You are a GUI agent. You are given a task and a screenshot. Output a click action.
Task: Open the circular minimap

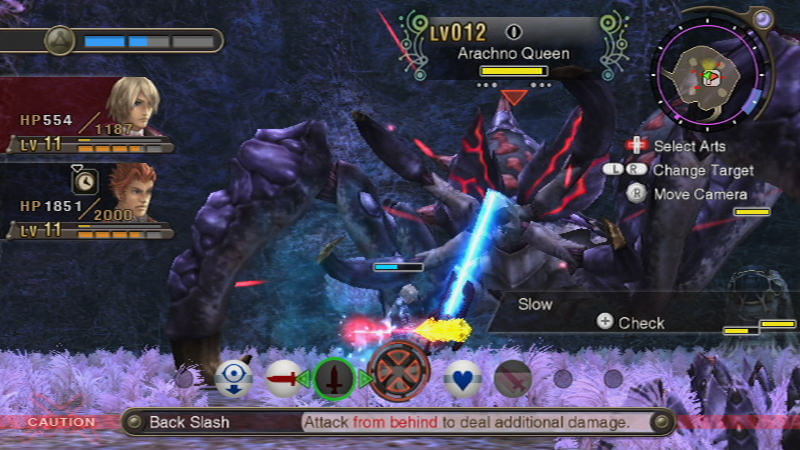pyautogui.click(x=710, y=73)
